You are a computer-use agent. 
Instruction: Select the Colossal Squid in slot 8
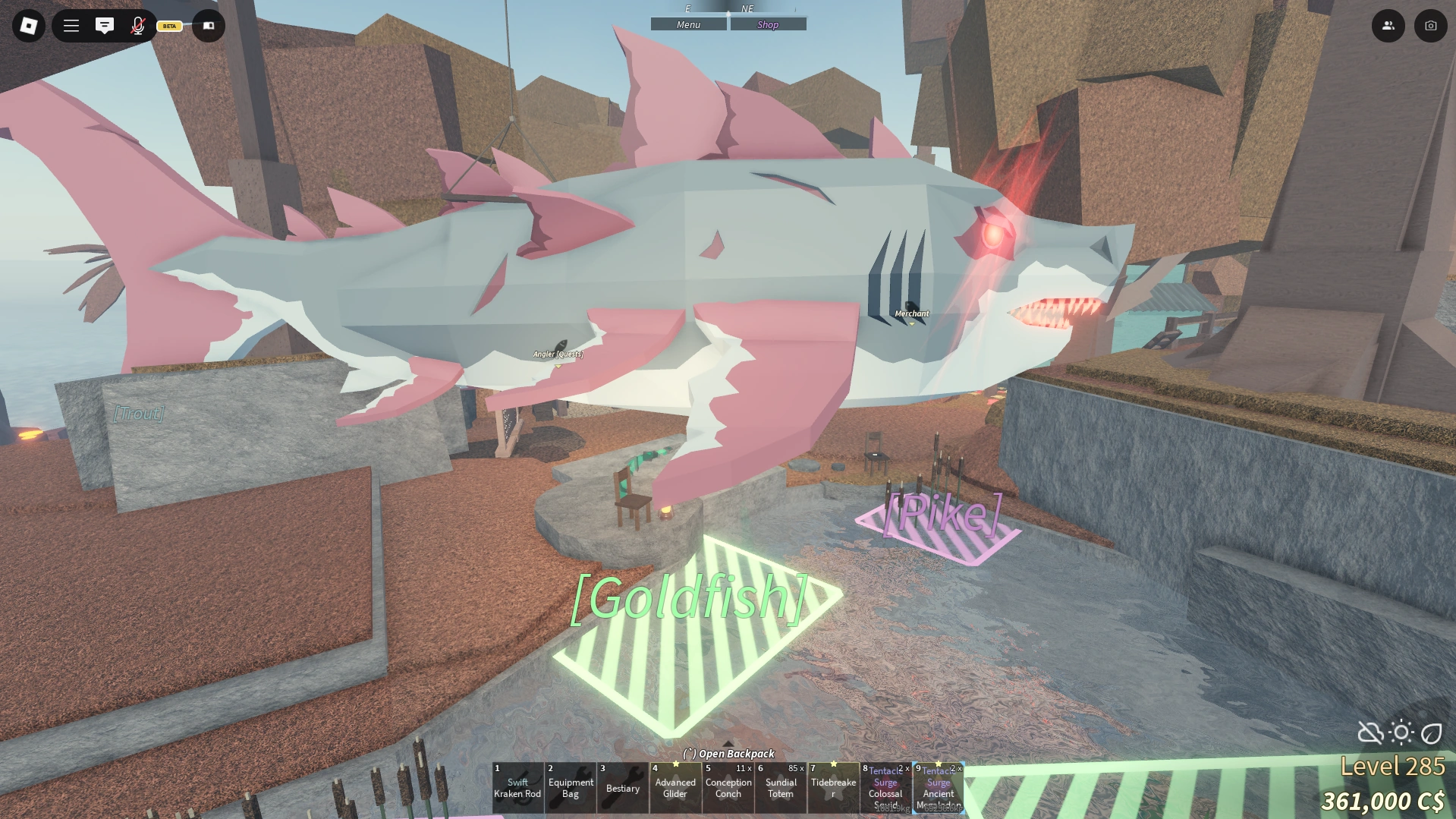885,789
